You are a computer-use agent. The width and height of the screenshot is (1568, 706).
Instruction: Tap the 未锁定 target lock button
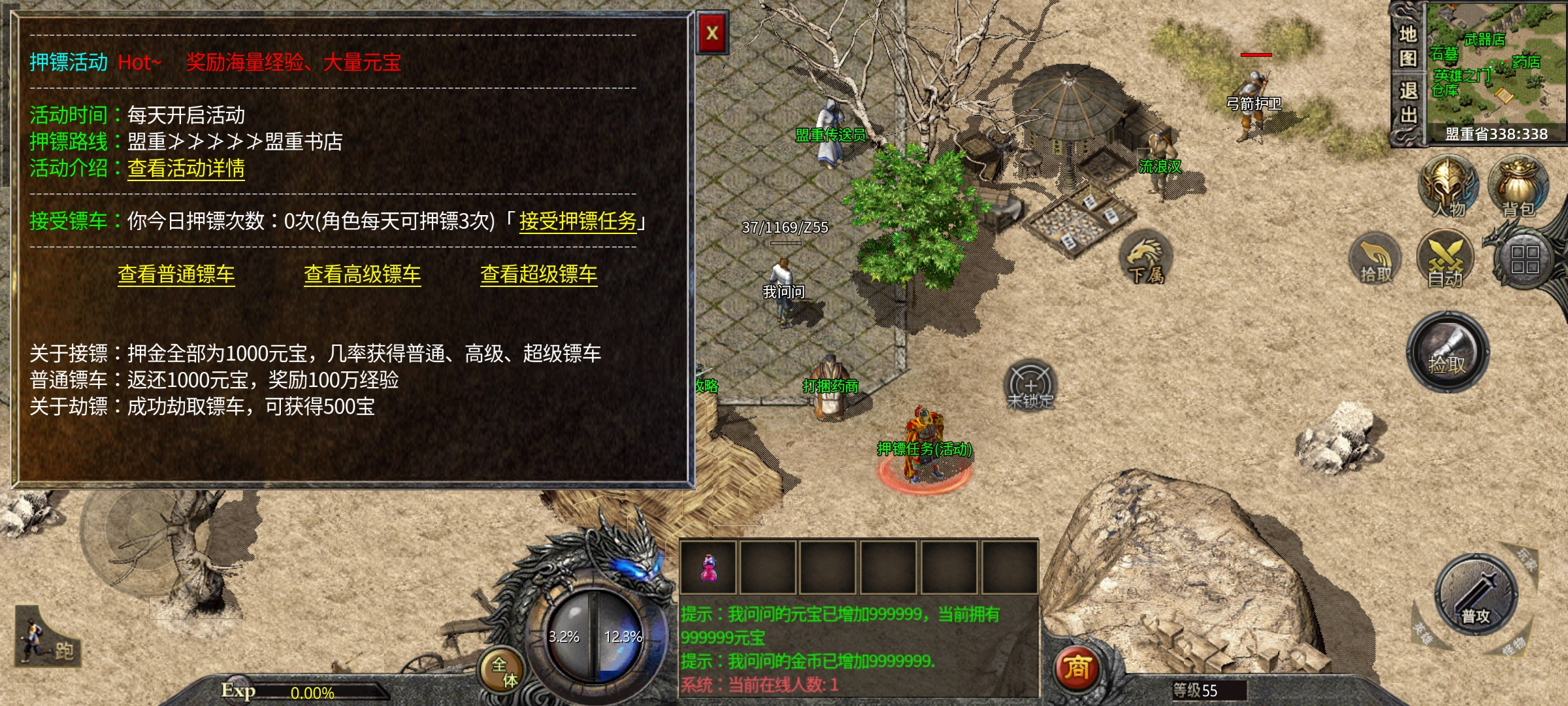click(1030, 386)
